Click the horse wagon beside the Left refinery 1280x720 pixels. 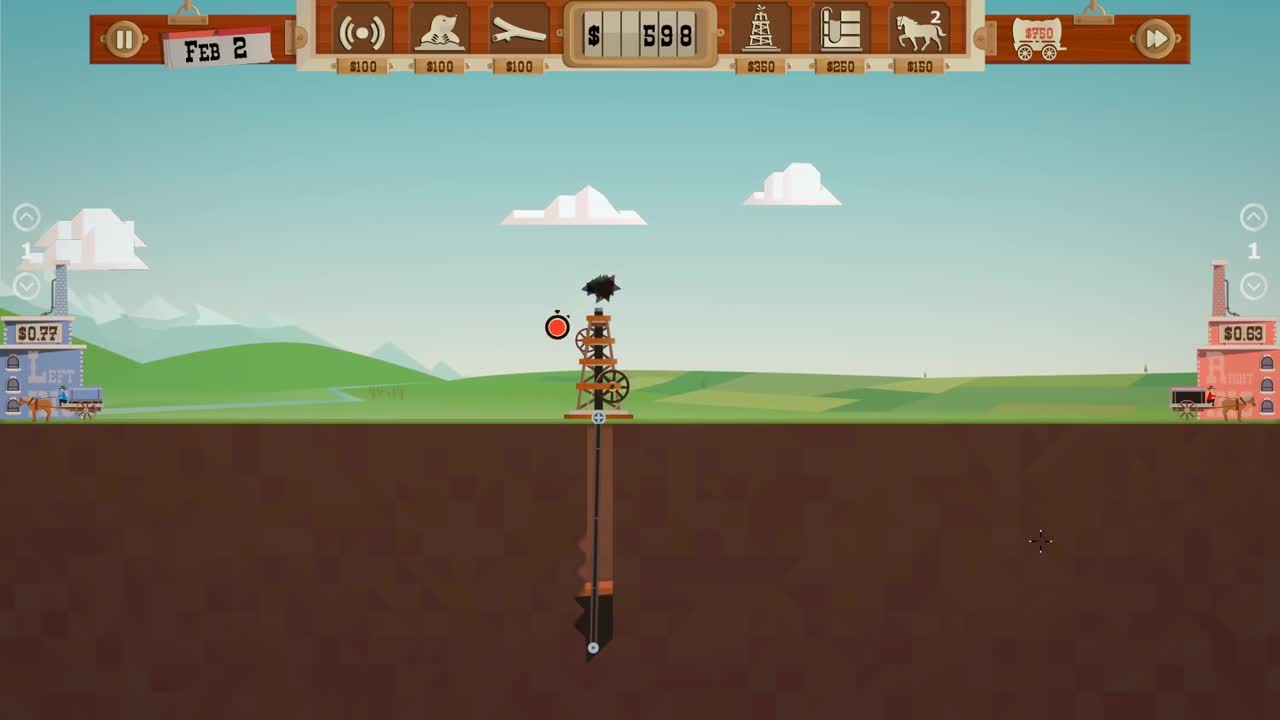(60, 400)
